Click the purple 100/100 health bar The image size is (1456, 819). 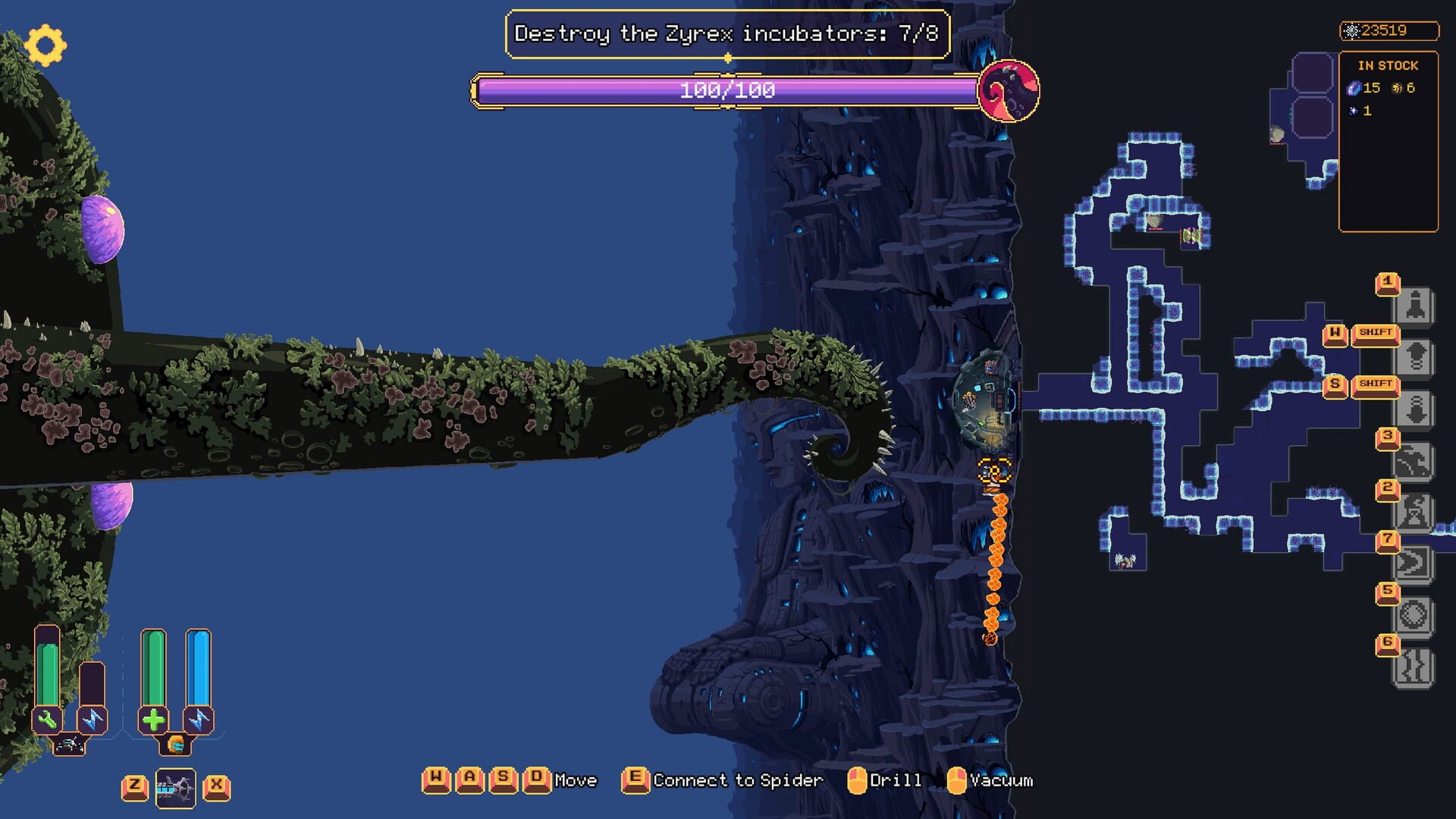click(726, 91)
